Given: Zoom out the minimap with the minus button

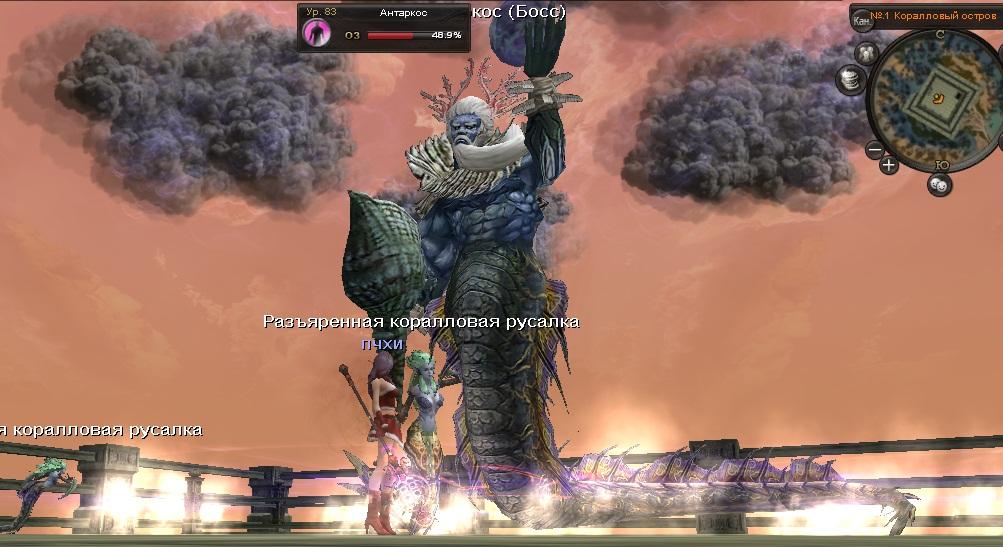Looking at the screenshot, I should [x=875, y=150].
